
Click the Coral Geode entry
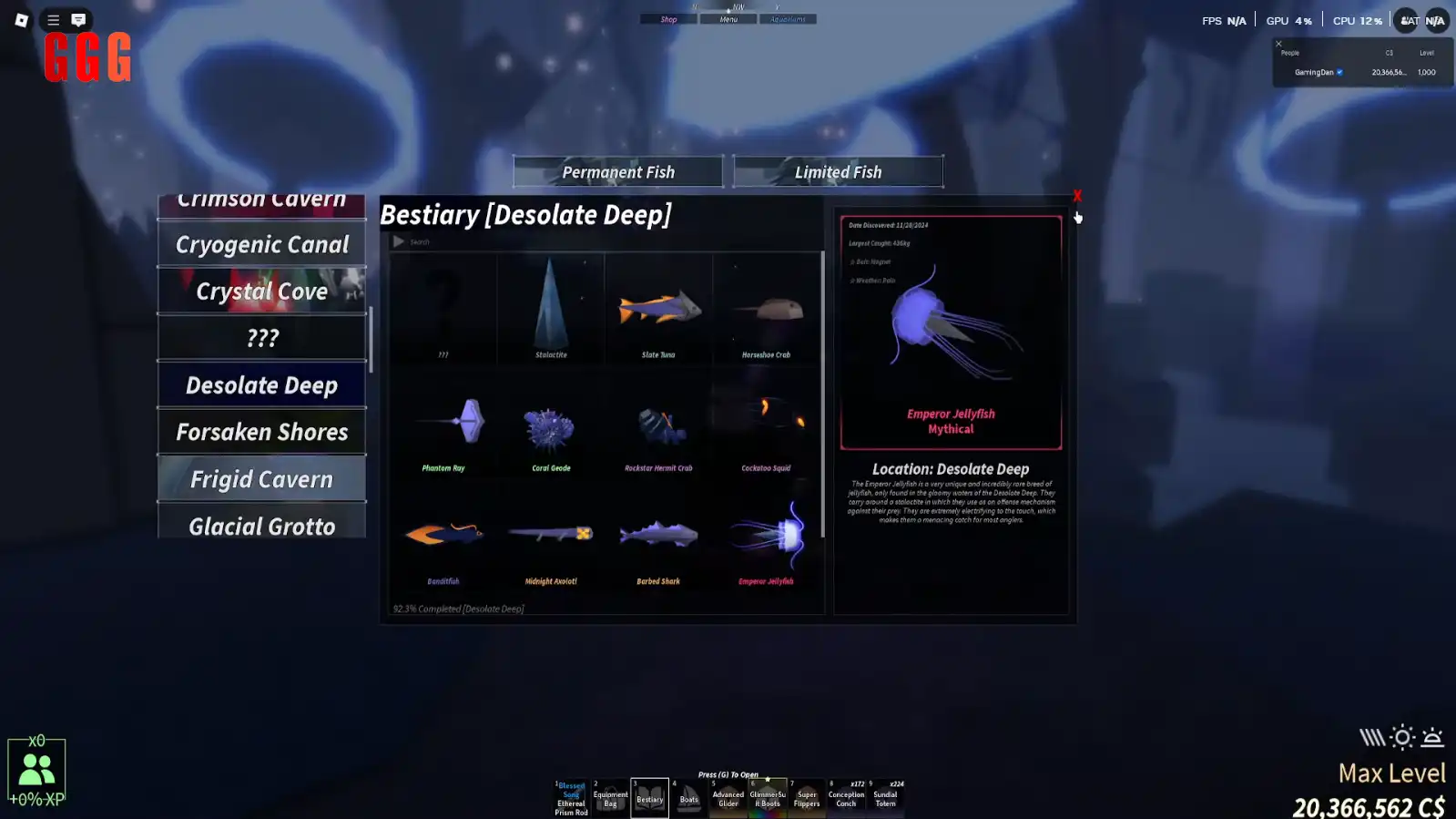point(551,428)
